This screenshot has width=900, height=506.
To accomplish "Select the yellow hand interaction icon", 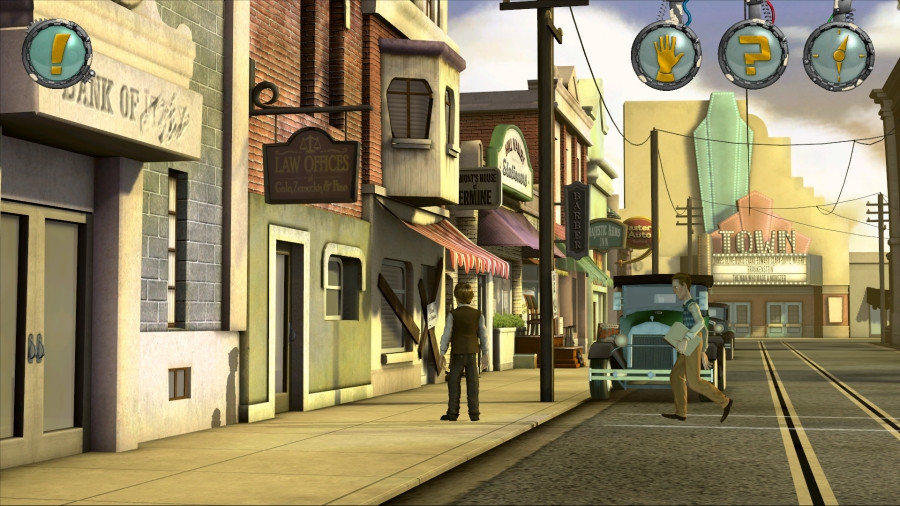I will tap(666, 55).
